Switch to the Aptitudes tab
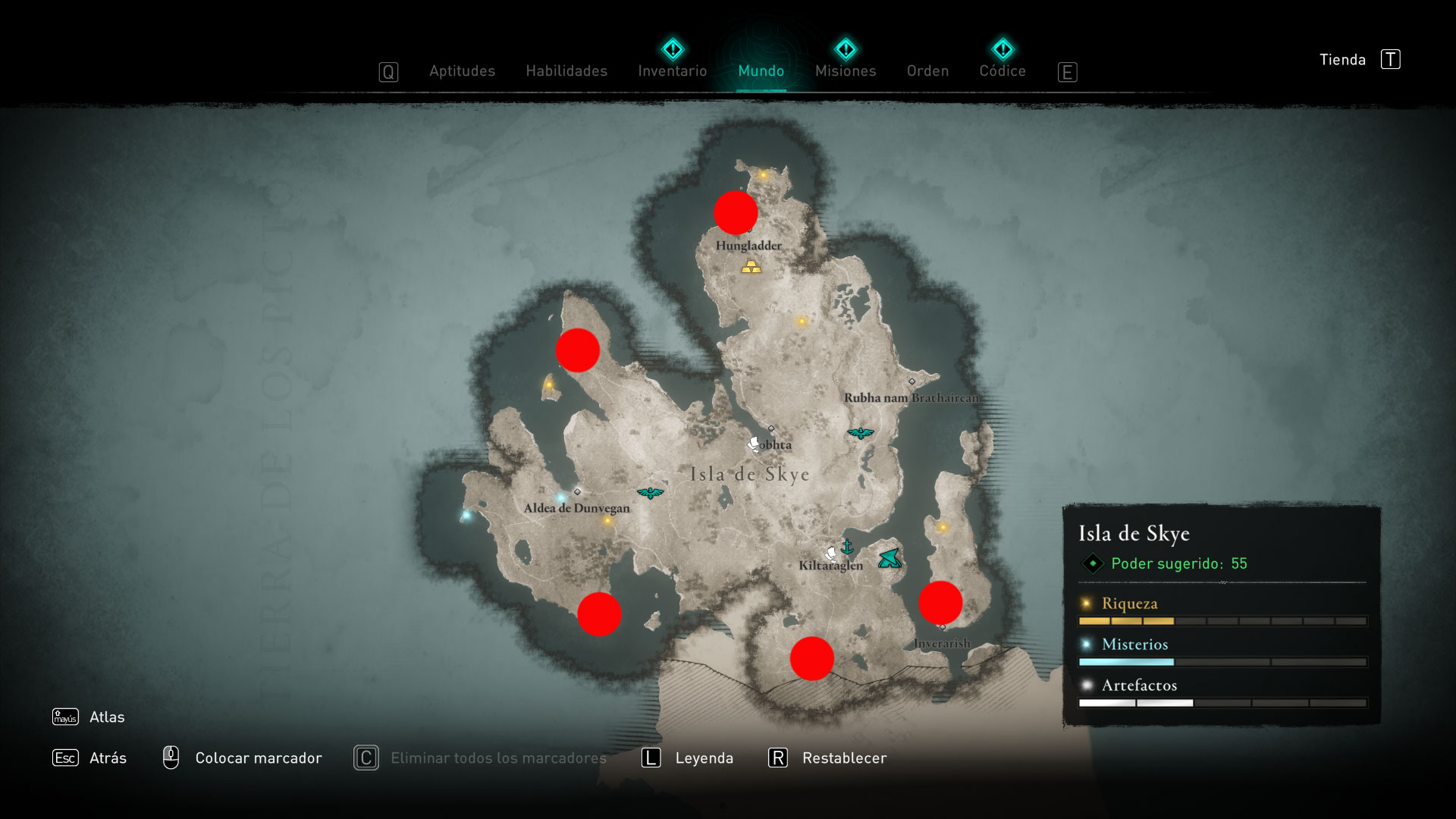Screen dimensions: 1456x819 462,71
